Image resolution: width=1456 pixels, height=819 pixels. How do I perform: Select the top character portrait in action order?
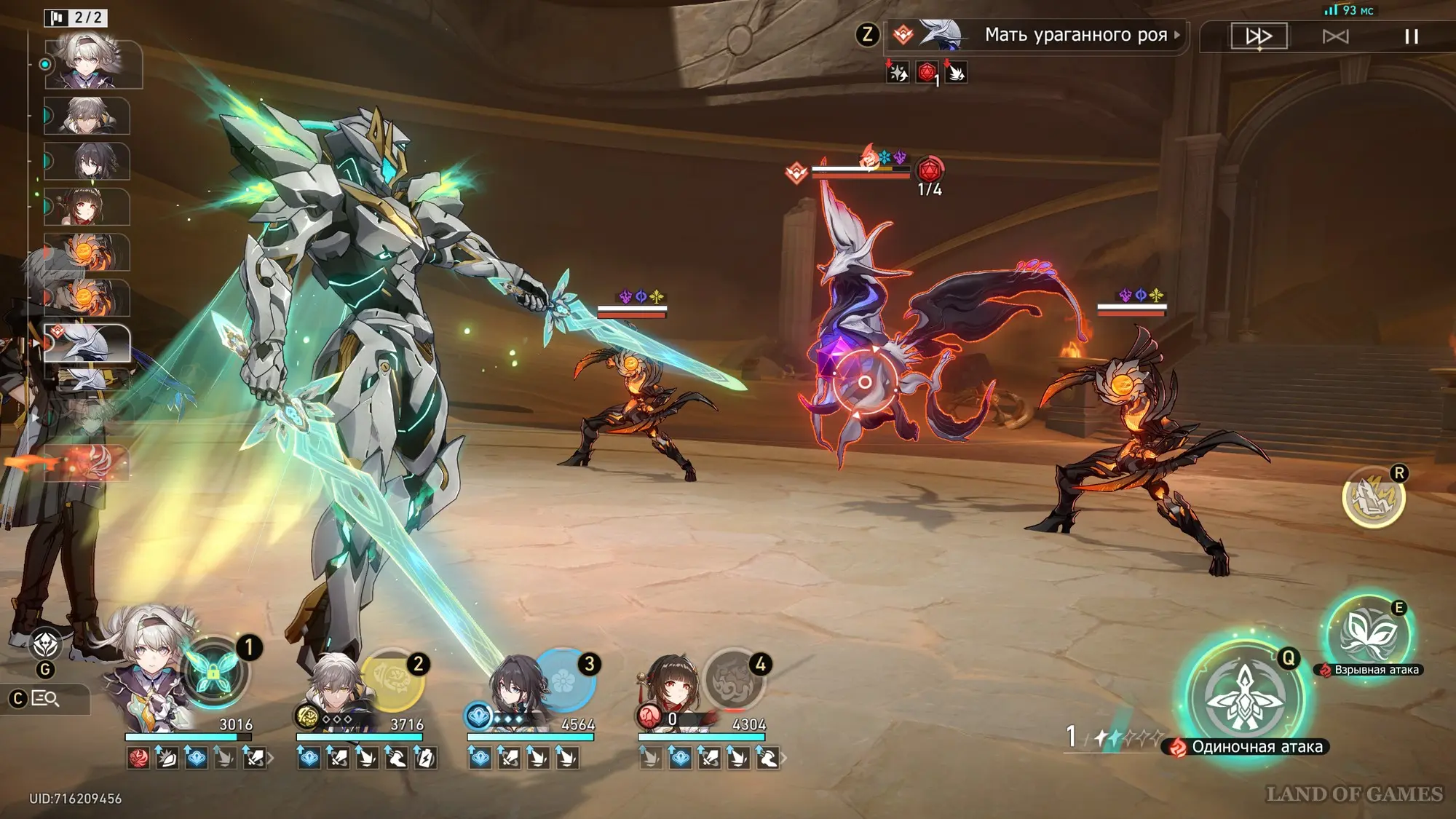92,64
